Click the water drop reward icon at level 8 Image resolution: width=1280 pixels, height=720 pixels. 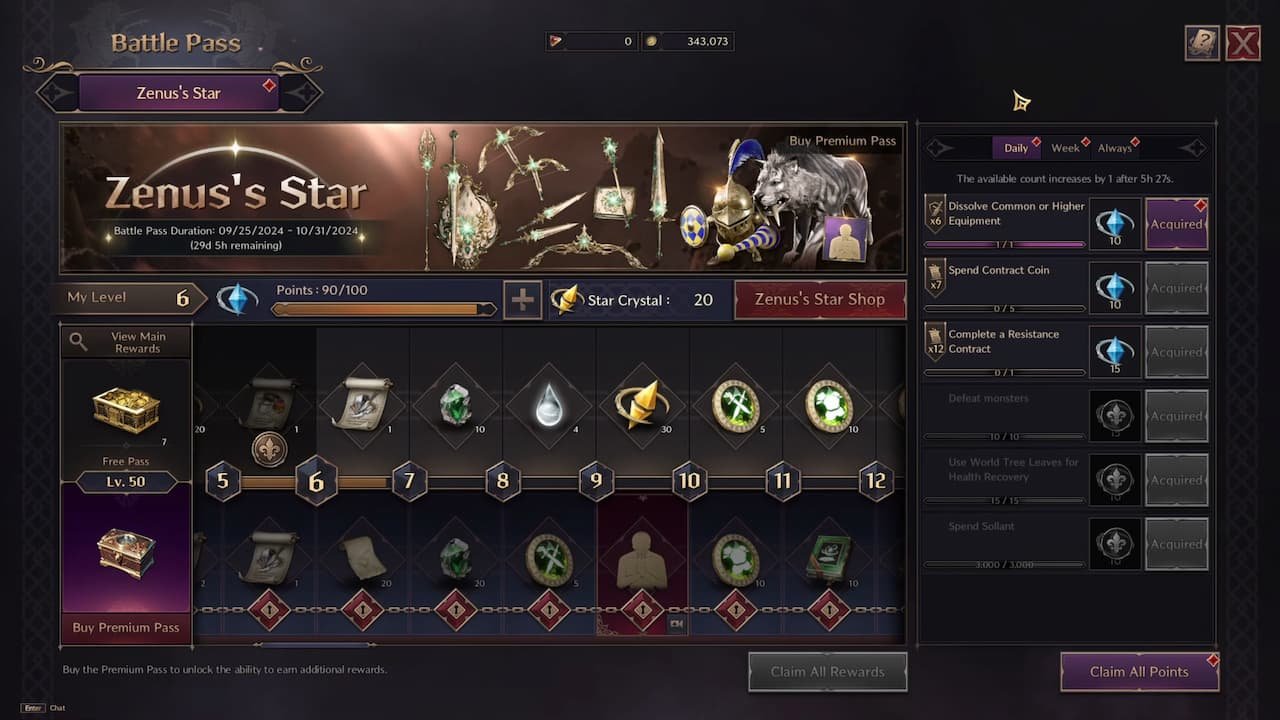click(x=549, y=406)
